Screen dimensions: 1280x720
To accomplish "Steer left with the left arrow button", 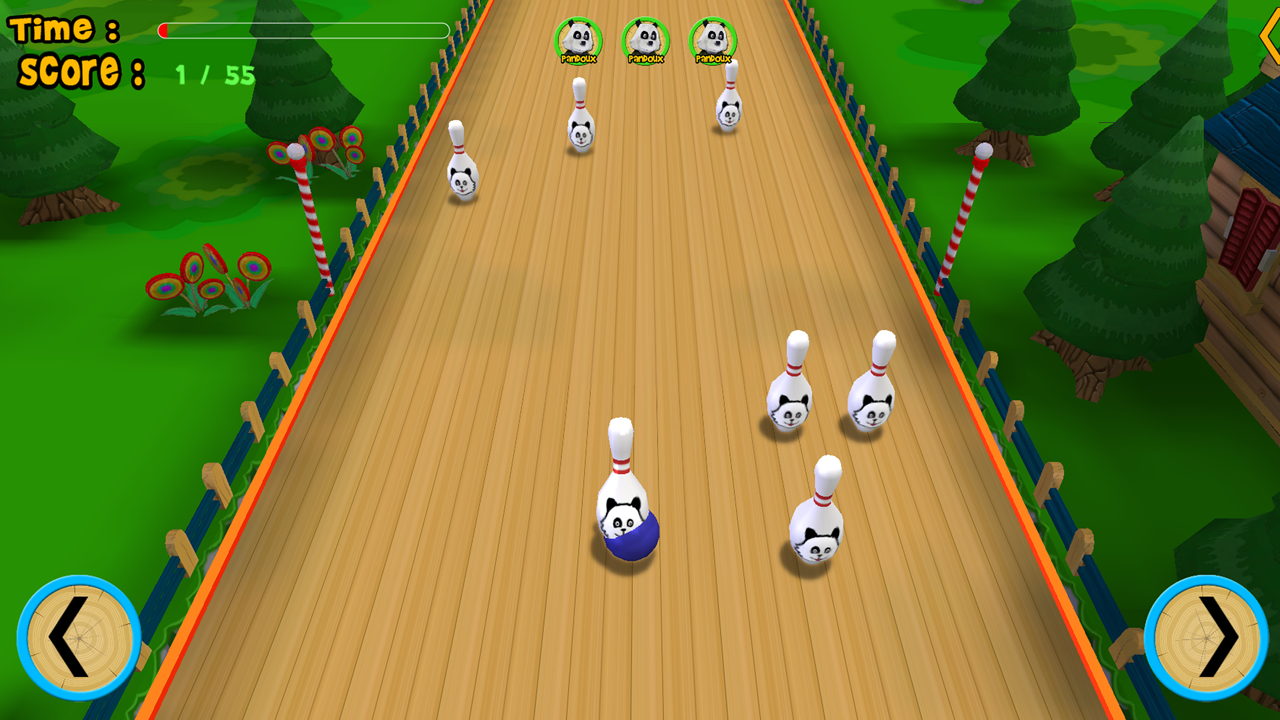I will [78, 637].
